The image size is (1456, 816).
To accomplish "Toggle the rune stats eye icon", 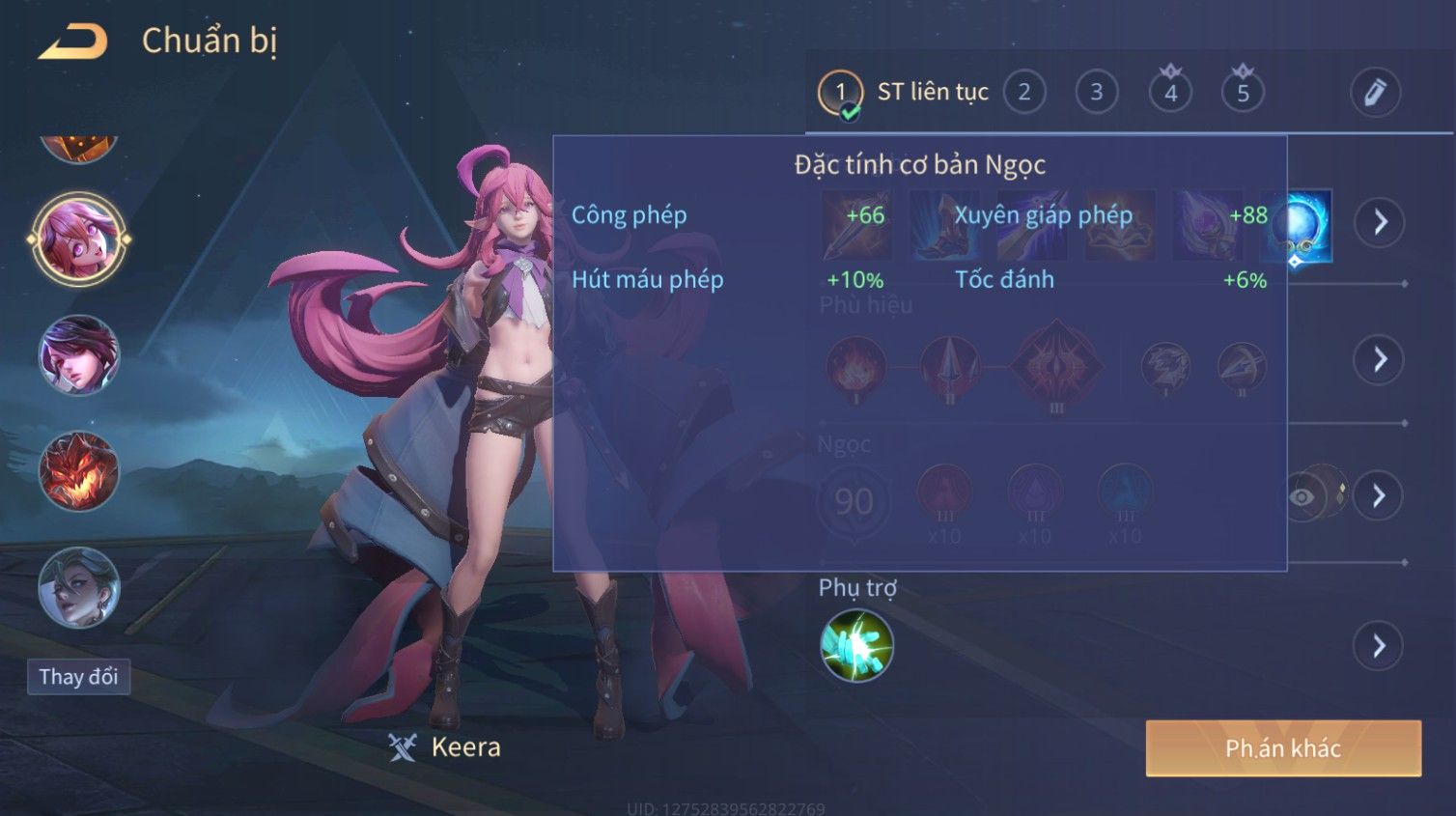I will pyautogui.click(x=1302, y=496).
